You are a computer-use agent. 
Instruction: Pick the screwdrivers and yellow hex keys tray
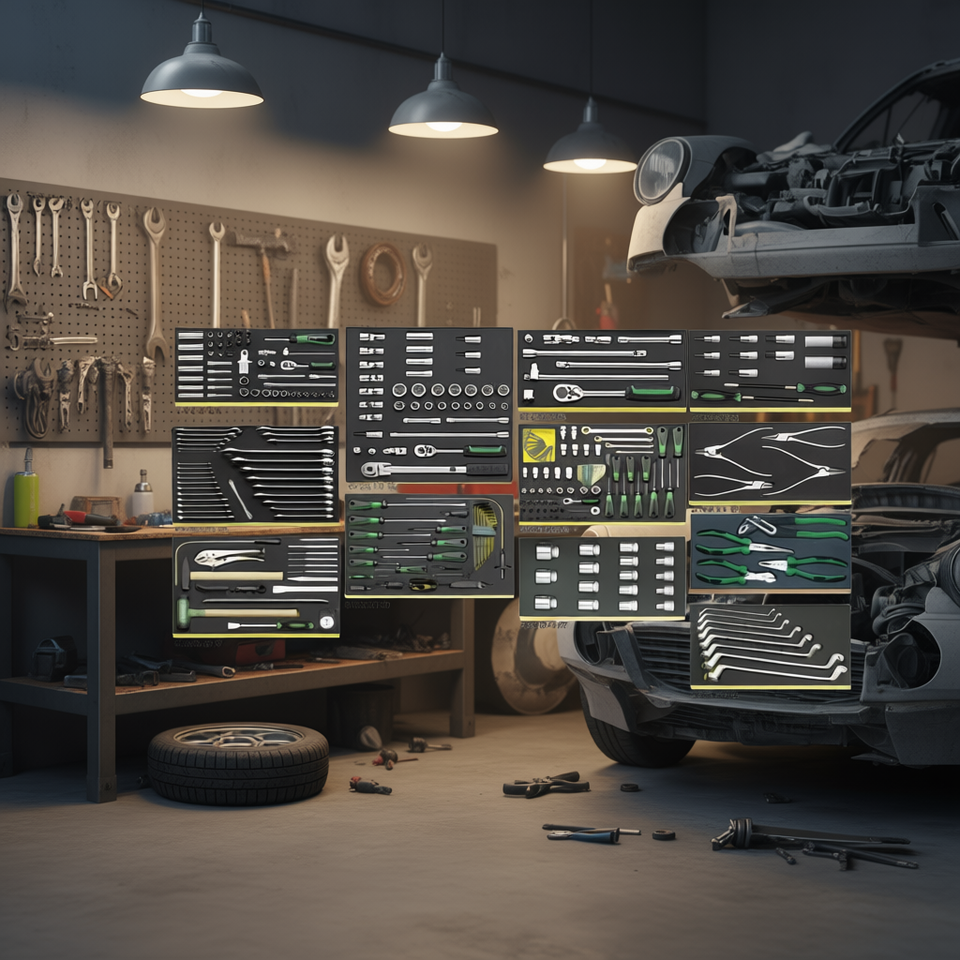point(429,545)
